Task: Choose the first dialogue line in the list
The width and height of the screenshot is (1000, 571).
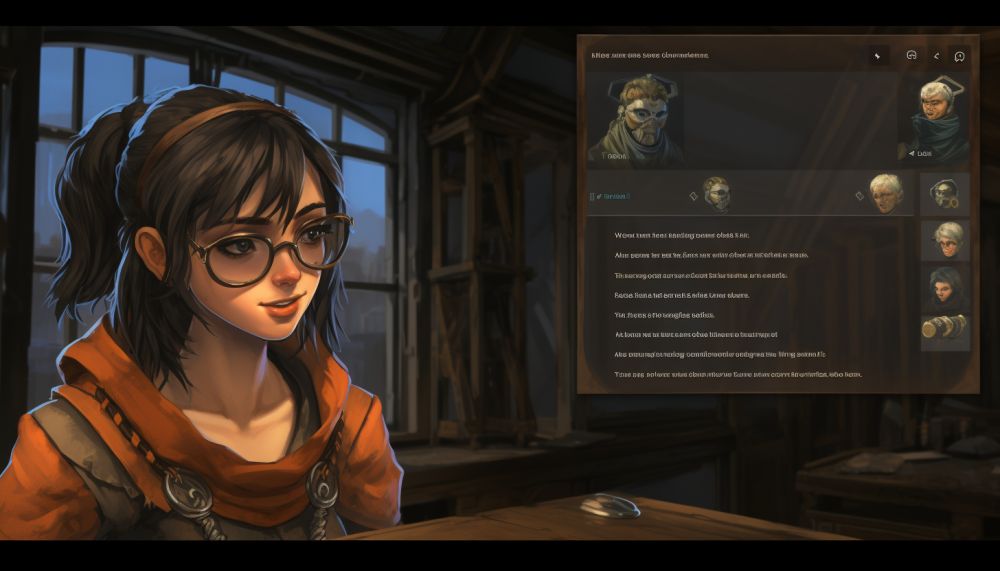Action: [x=681, y=235]
